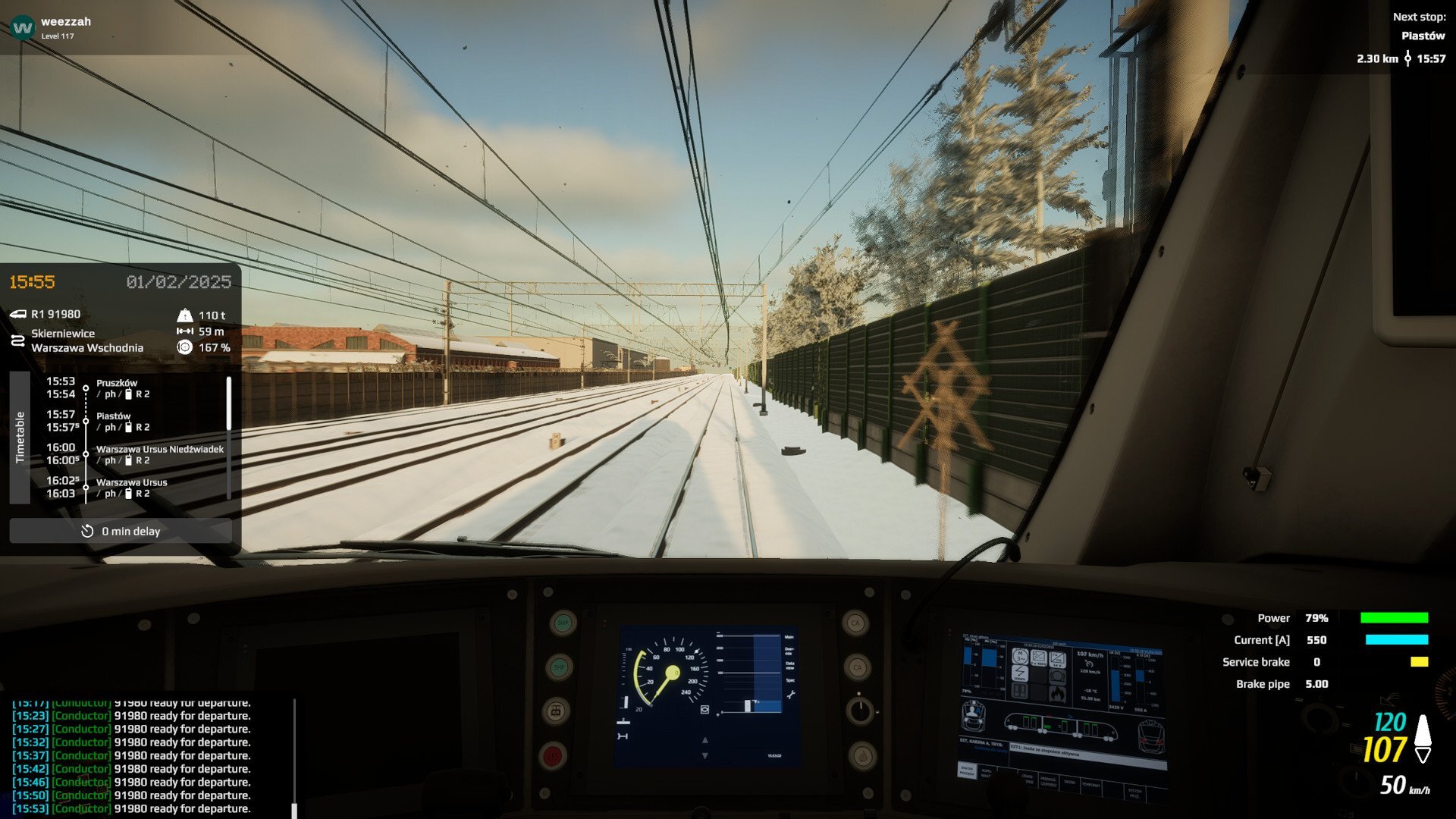Collapse the vertical Timetable tab

click(20, 438)
